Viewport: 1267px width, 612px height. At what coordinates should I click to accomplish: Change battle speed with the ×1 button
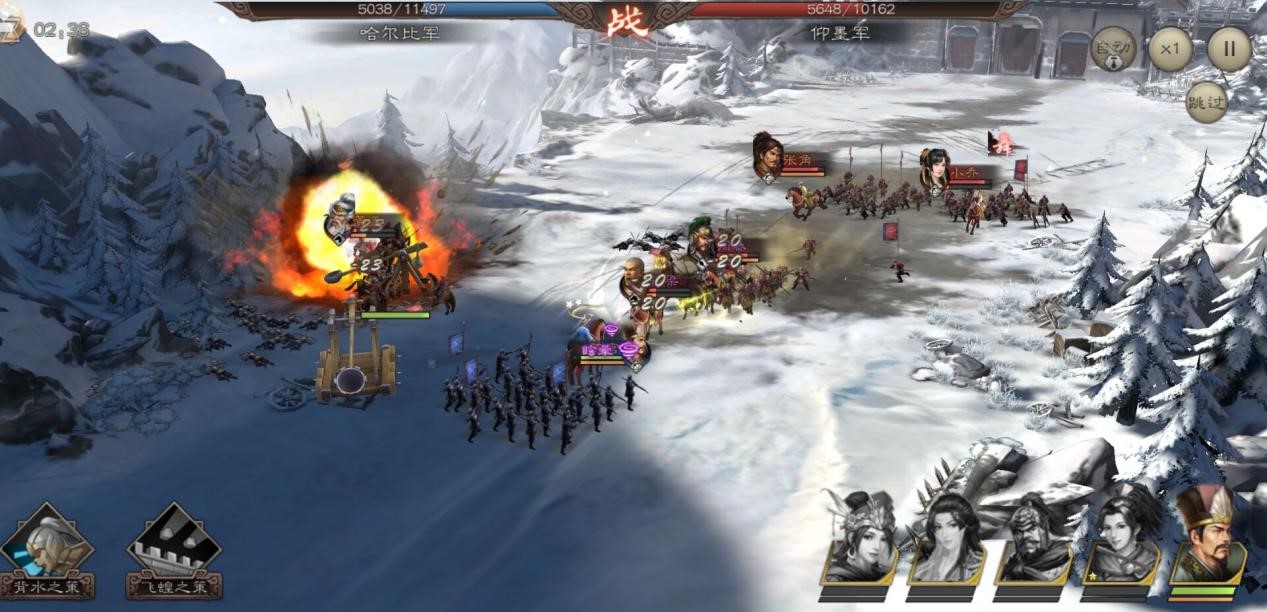click(1170, 48)
